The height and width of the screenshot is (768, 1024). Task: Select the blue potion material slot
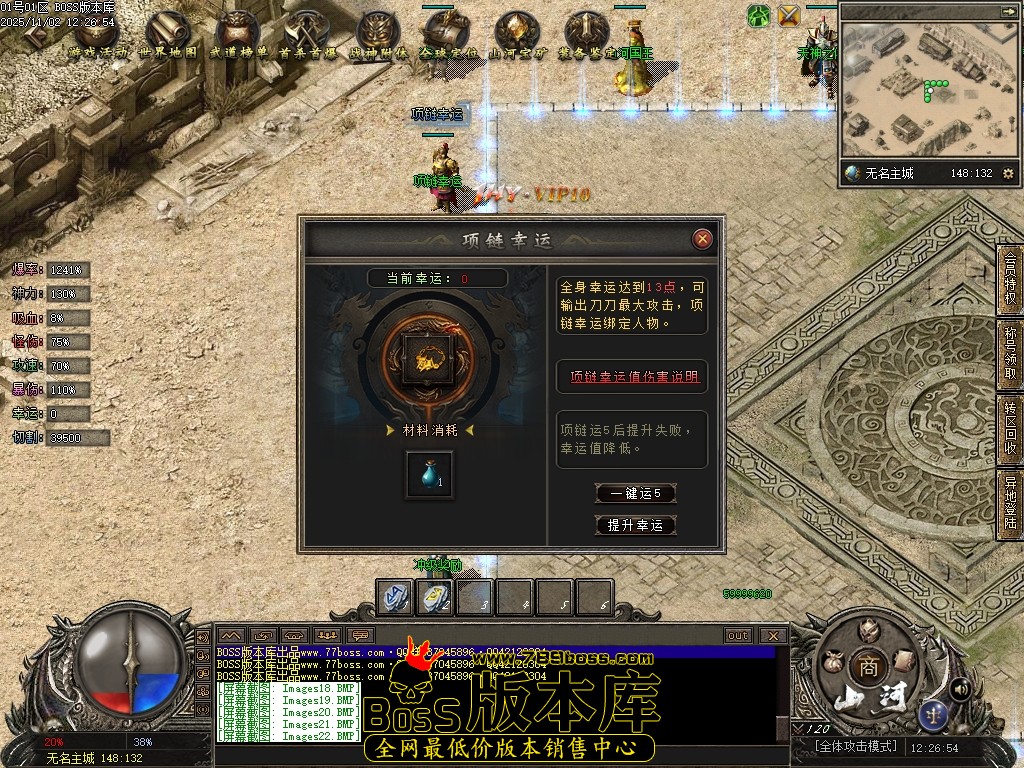pos(429,475)
